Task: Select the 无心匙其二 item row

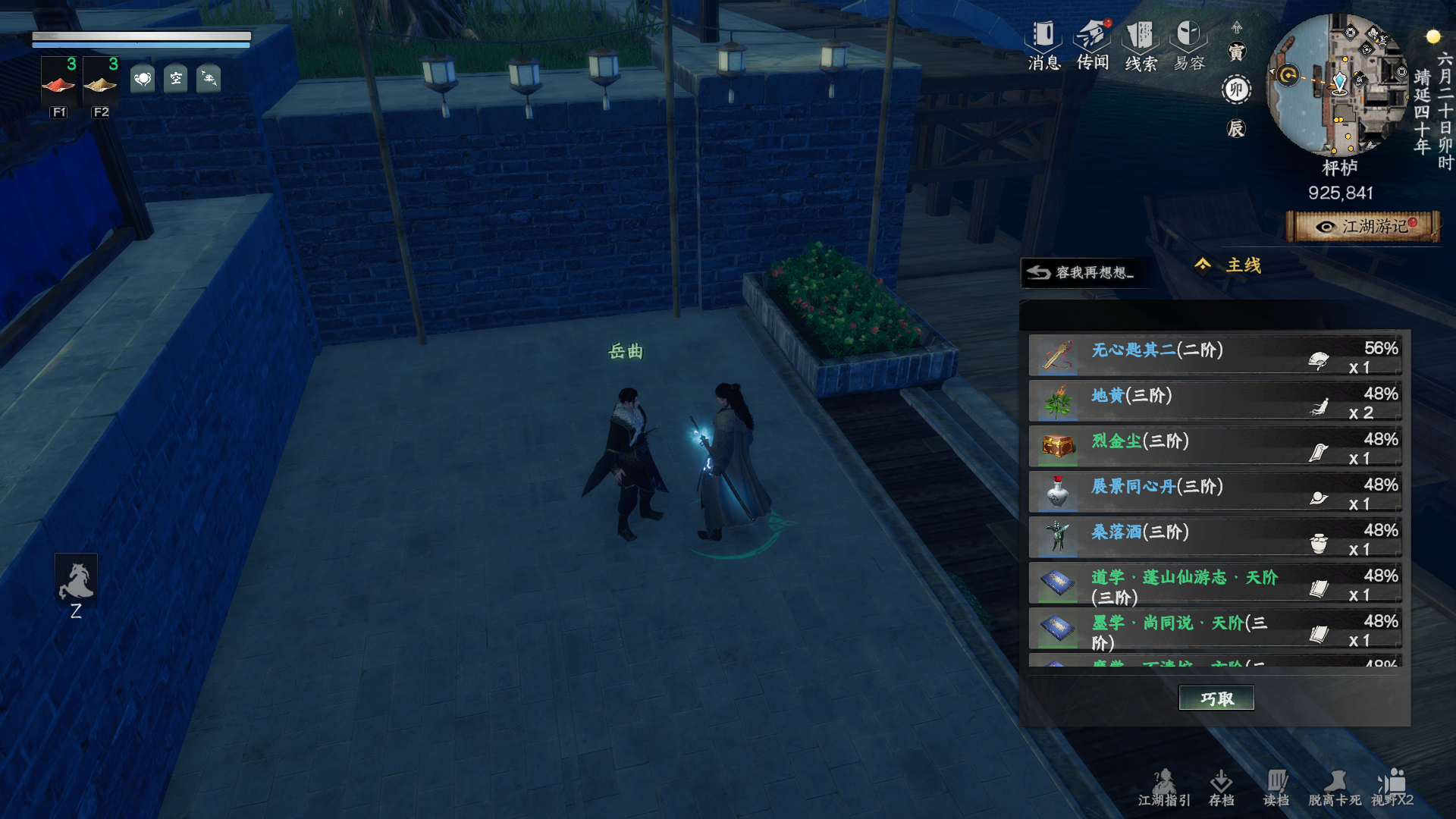Action: click(1214, 356)
